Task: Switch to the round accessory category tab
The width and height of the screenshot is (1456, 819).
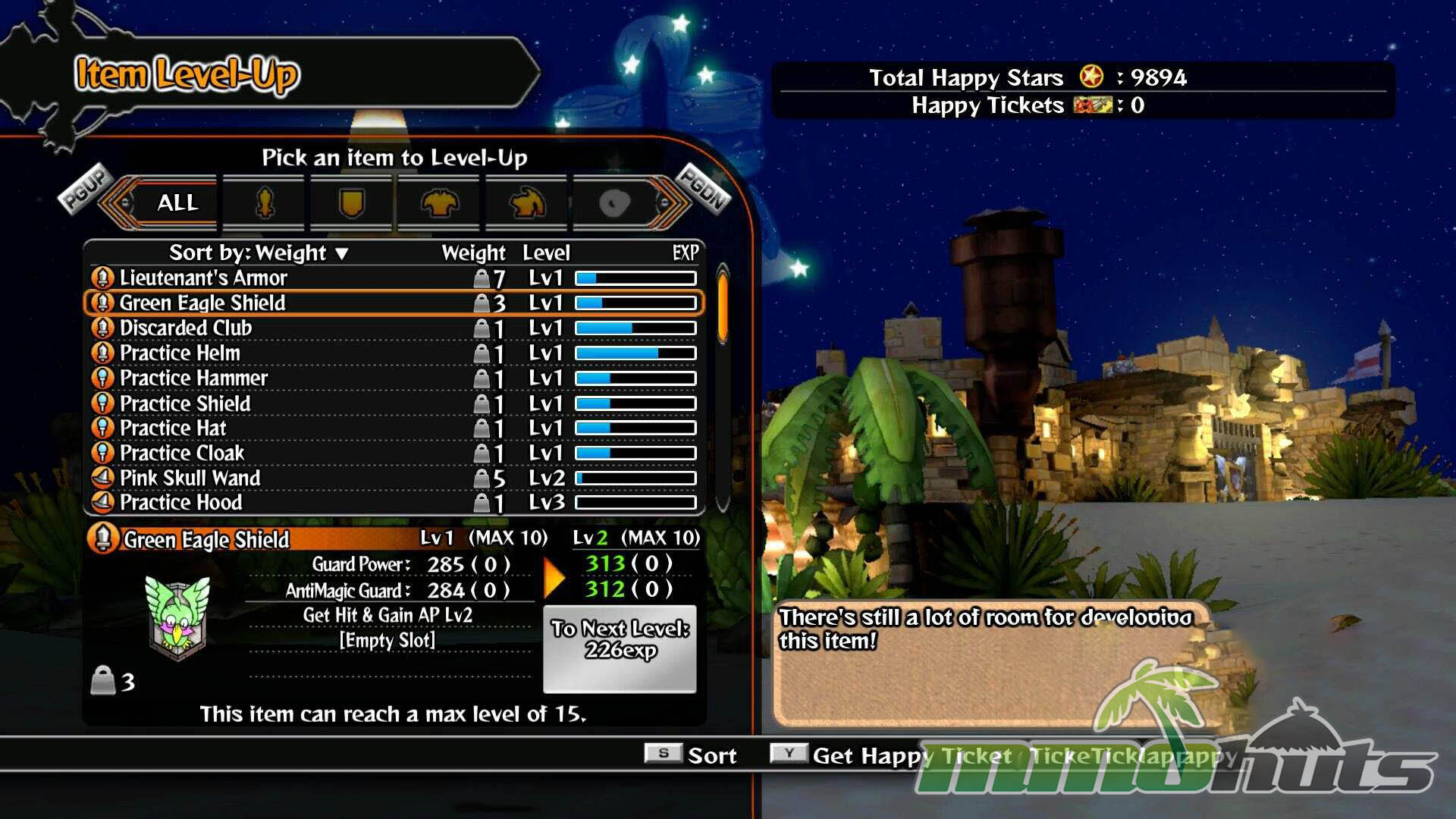Action: 613,202
